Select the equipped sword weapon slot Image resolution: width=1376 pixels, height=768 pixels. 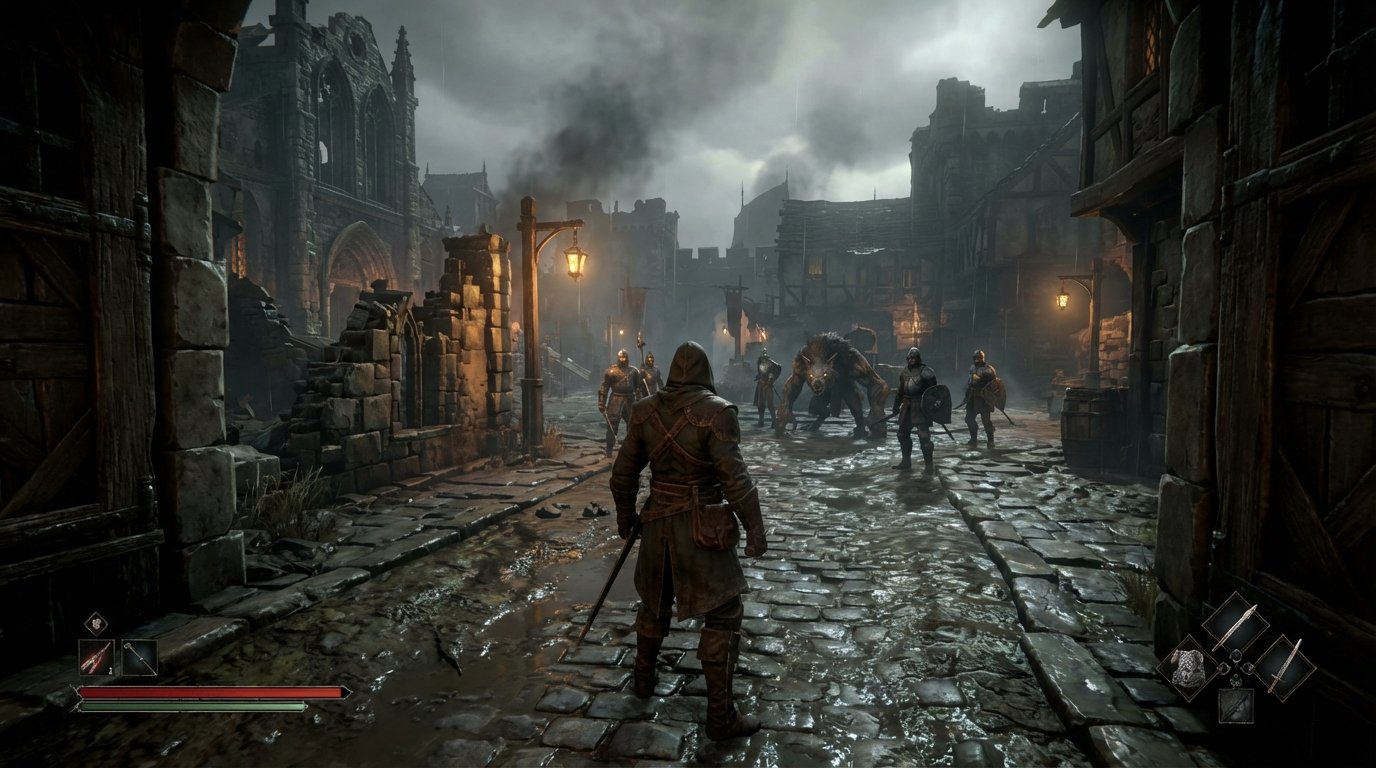1286,668
